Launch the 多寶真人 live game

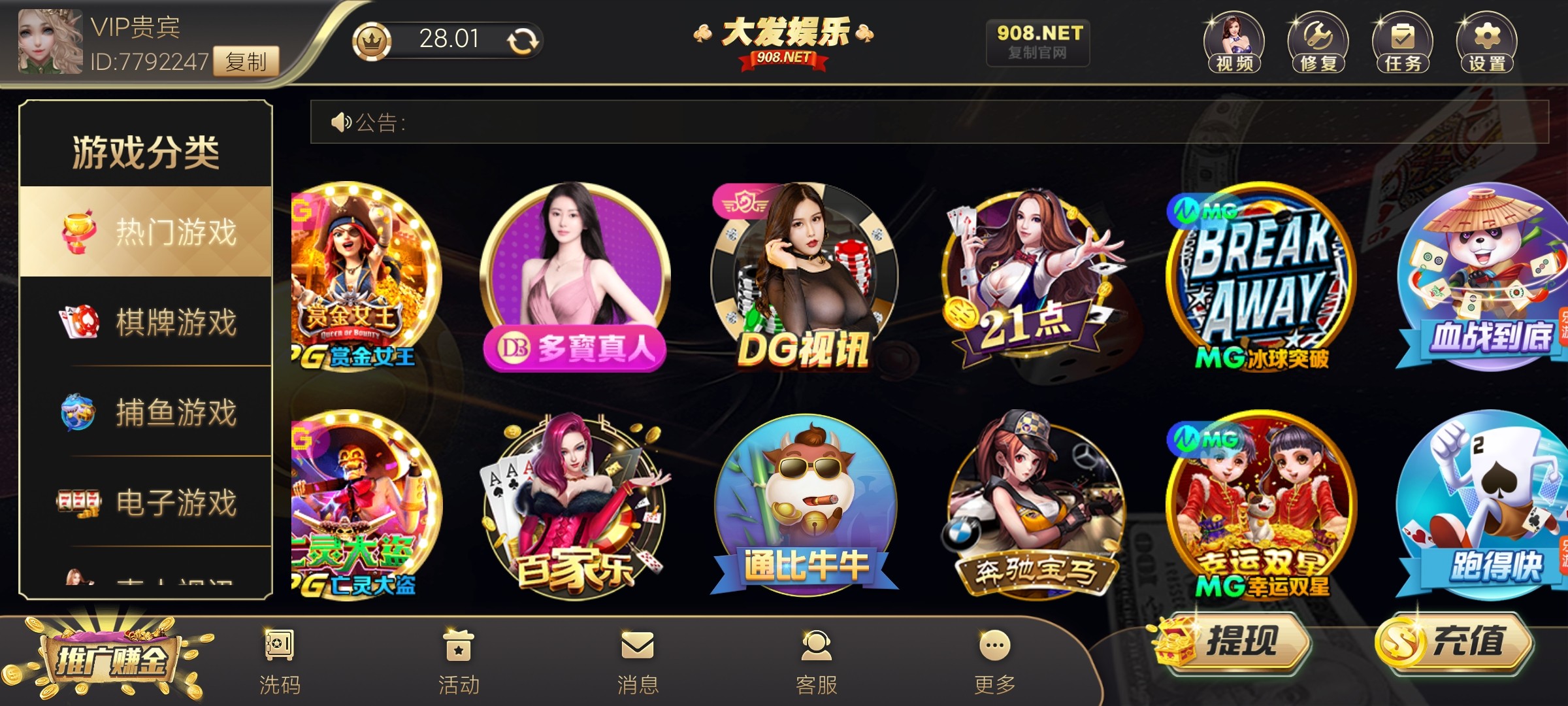pos(575,278)
